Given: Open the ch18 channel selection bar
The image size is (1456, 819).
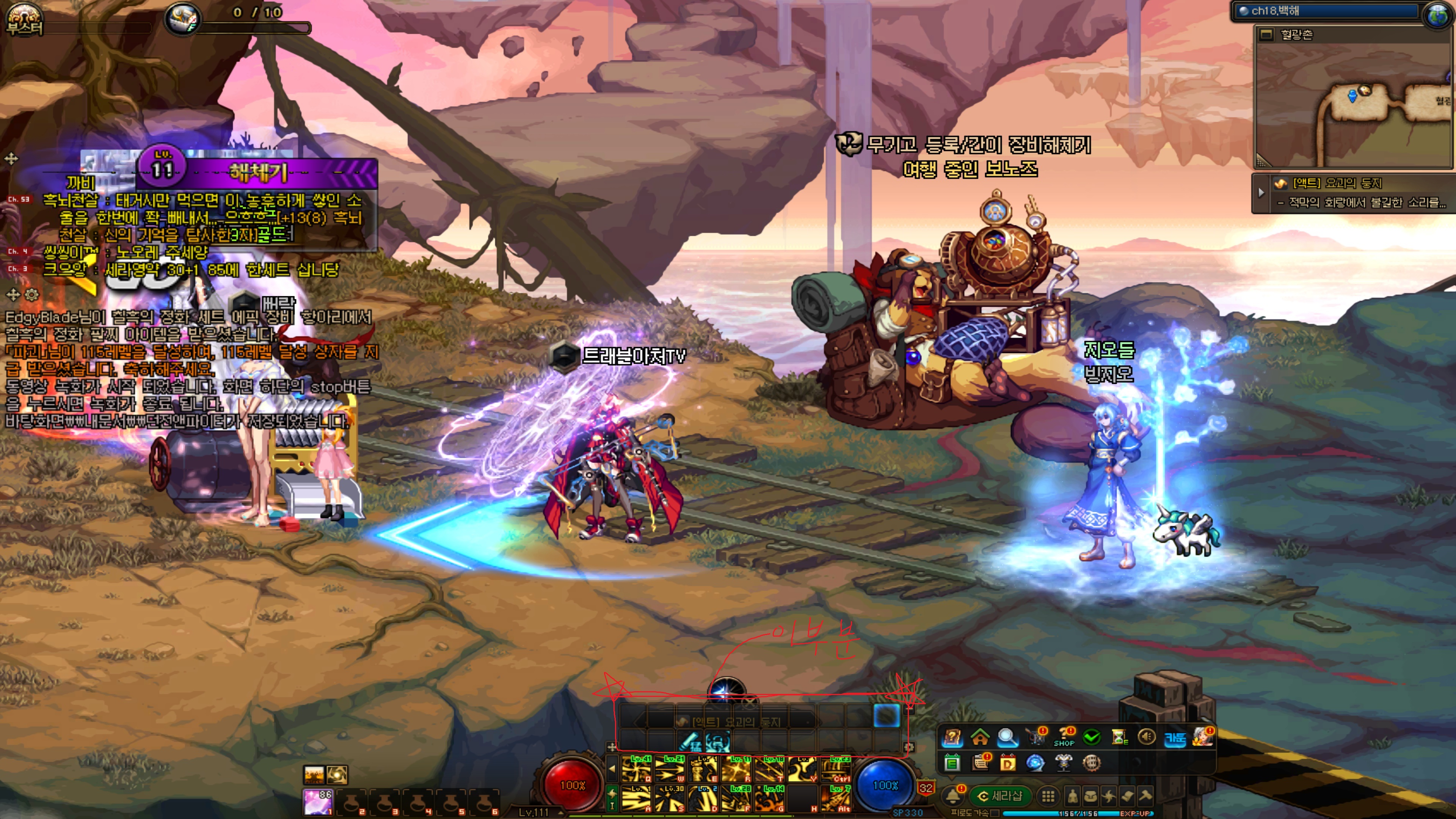Looking at the screenshot, I should click(x=1326, y=11).
